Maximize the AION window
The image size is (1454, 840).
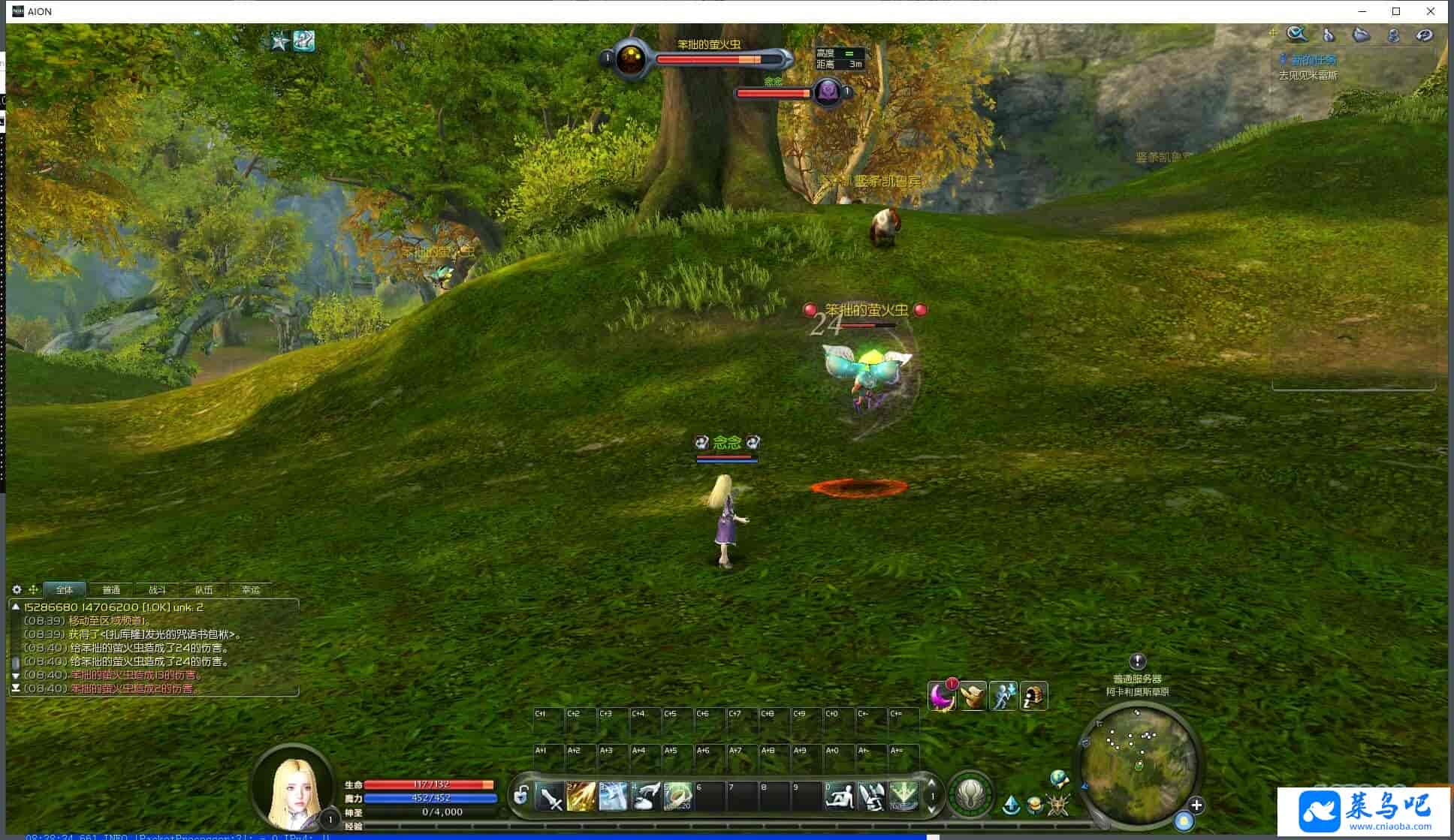[x=1396, y=11]
